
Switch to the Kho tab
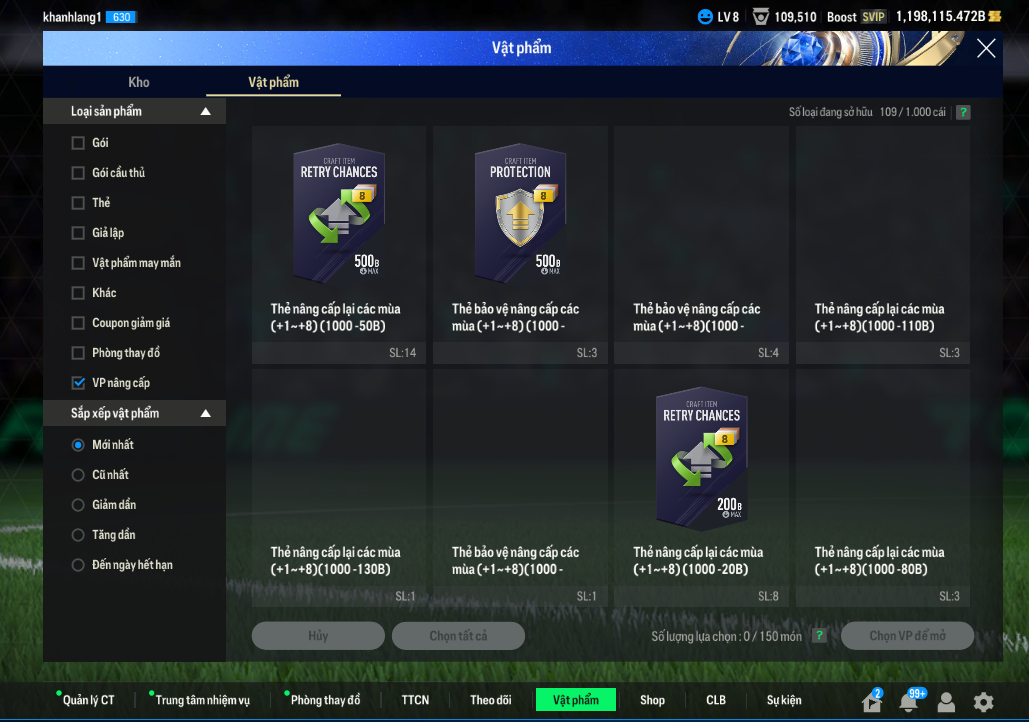[139, 82]
